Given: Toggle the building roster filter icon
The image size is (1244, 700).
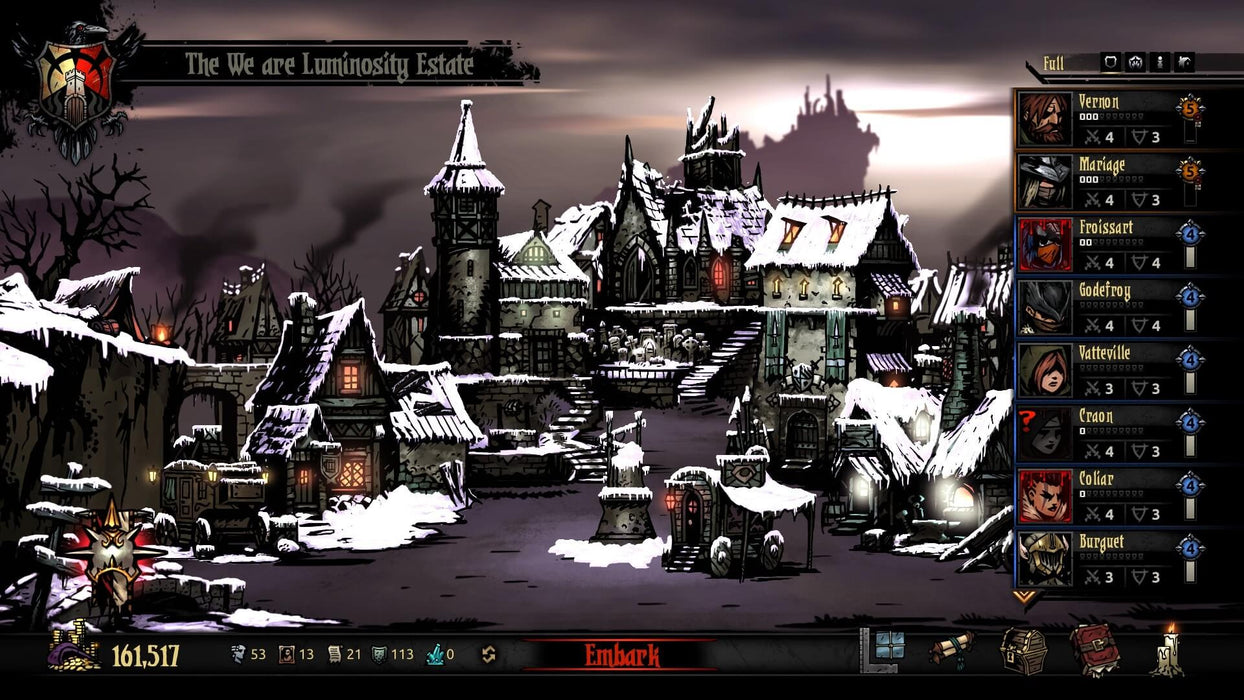Looking at the screenshot, I should point(1185,62).
